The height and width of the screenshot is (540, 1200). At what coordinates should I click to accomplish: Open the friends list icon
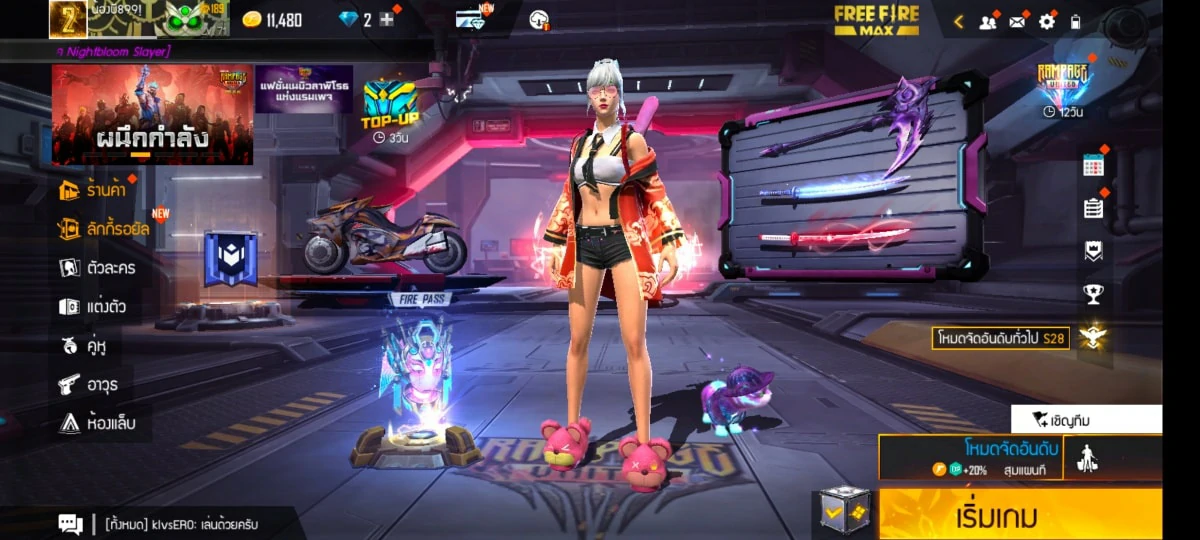pos(988,21)
